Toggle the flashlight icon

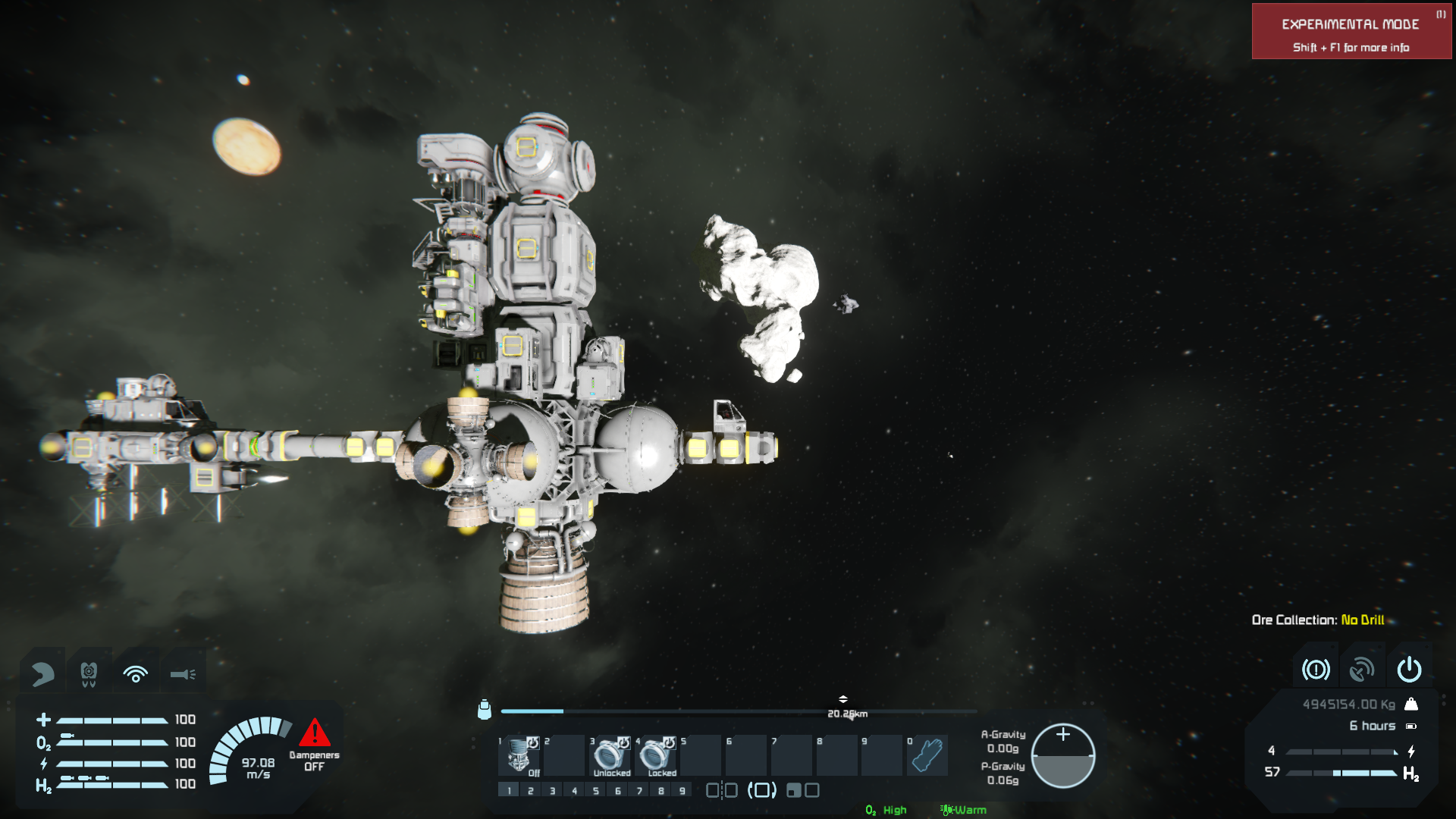coord(183,673)
